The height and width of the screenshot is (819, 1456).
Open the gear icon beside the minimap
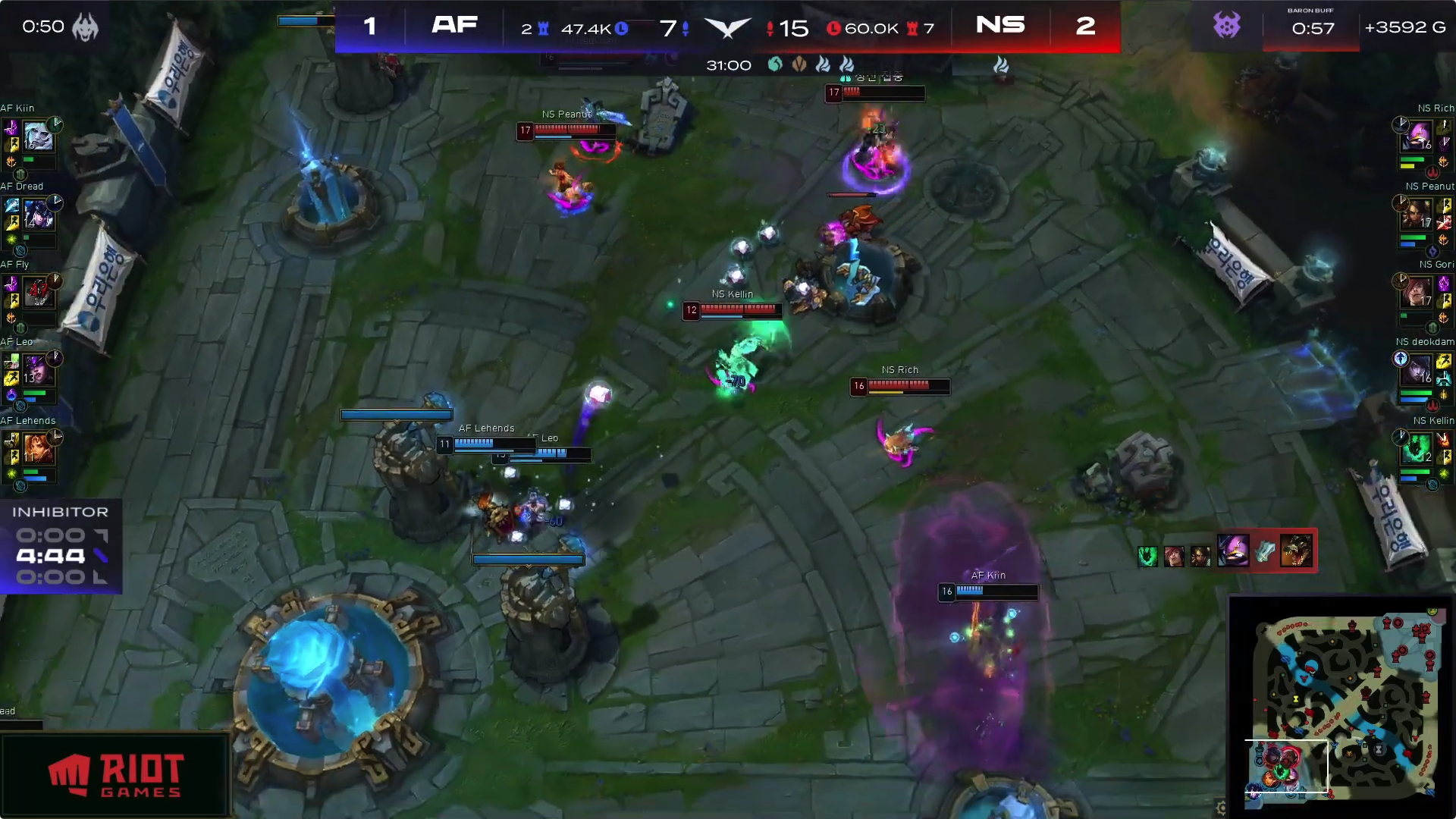[1221, 808]
